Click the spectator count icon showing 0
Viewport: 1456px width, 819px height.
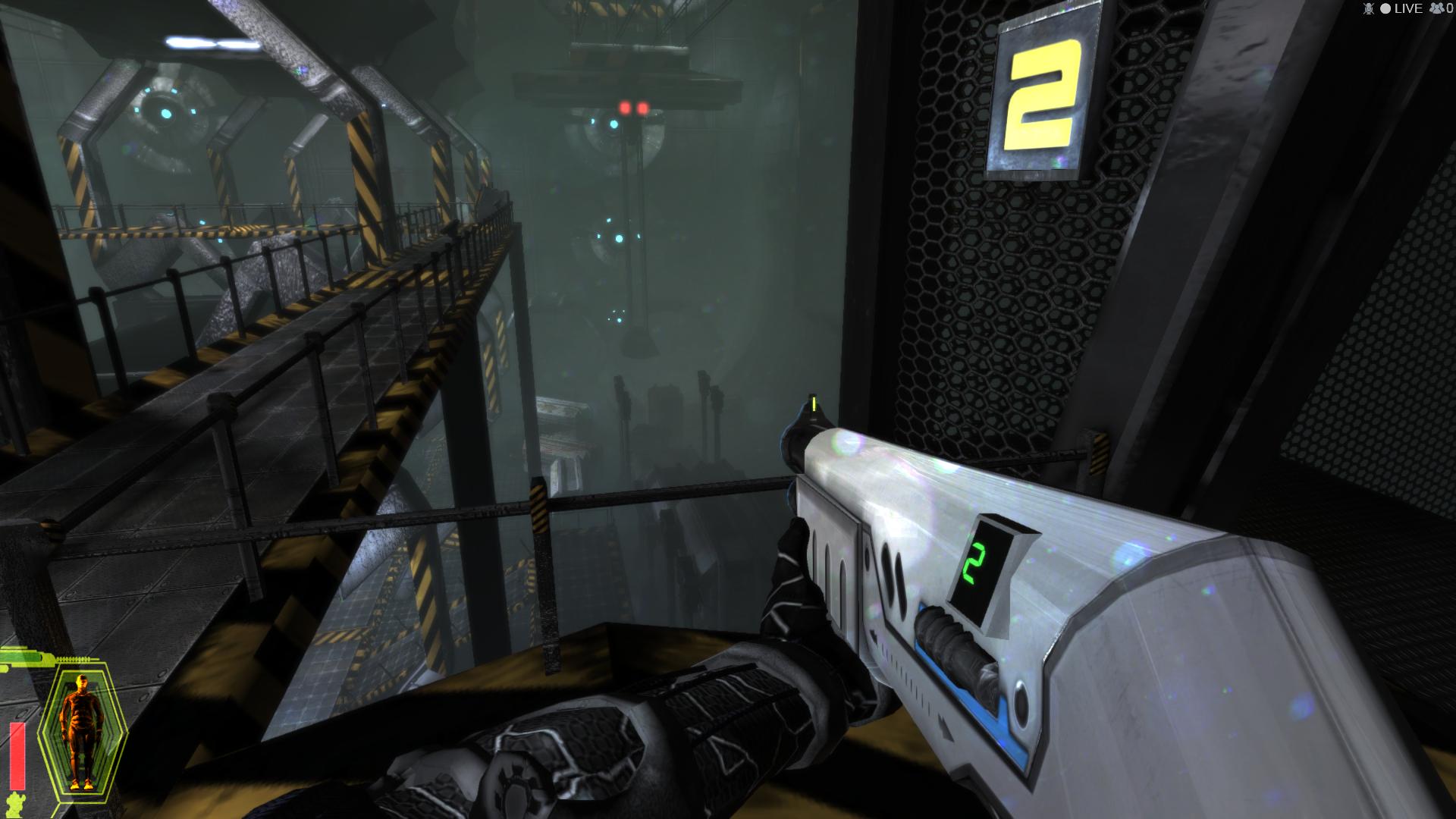coord(1437,8)
